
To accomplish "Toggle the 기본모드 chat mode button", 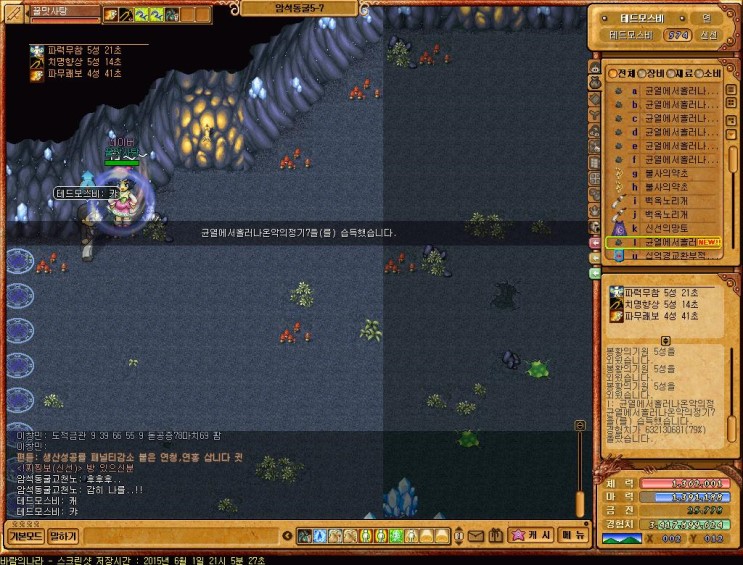I will click(x=24, y=536).
